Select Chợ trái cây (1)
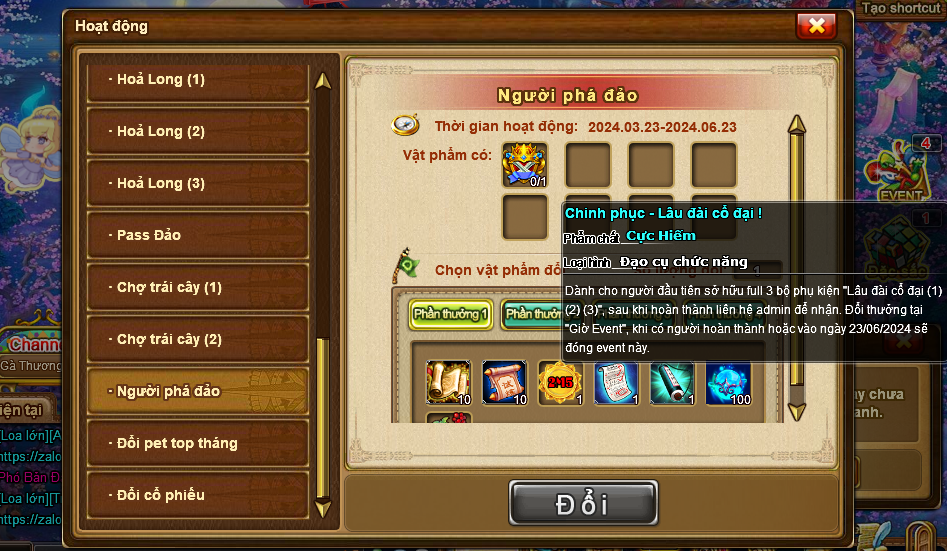947x551 pixels. click(197, 288)
